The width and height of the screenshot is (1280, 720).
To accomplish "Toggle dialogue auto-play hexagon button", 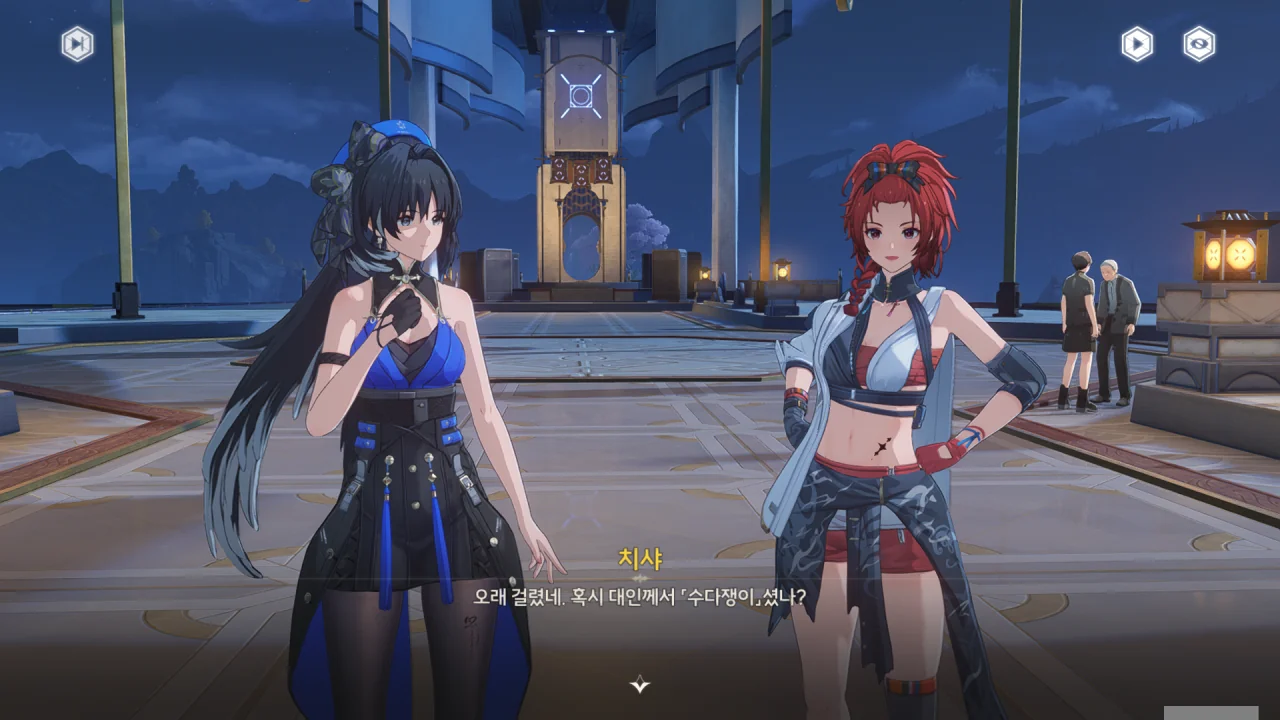I will click(x=1137, y=44).
